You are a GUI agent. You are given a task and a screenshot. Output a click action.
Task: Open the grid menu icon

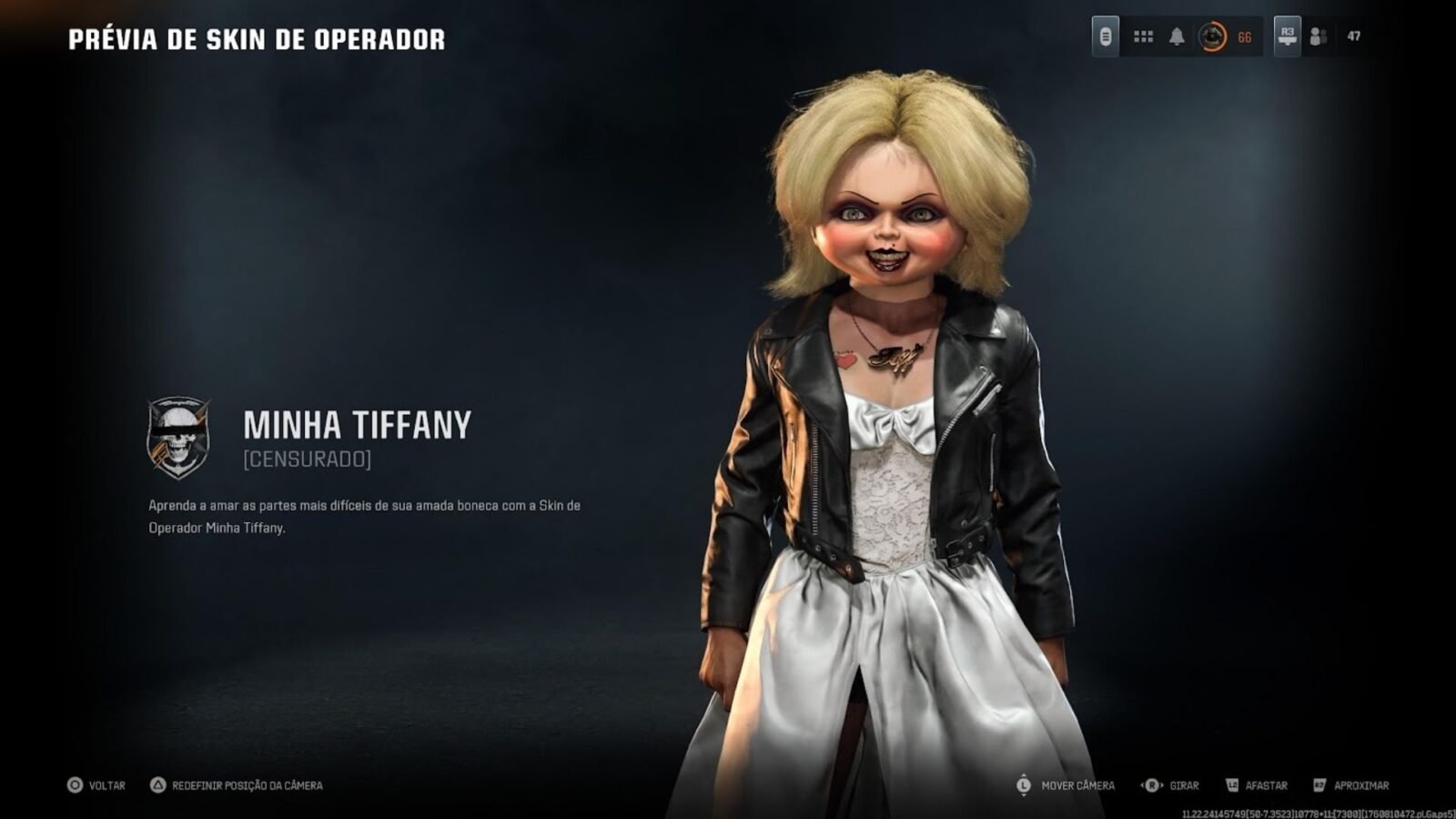1143,36
